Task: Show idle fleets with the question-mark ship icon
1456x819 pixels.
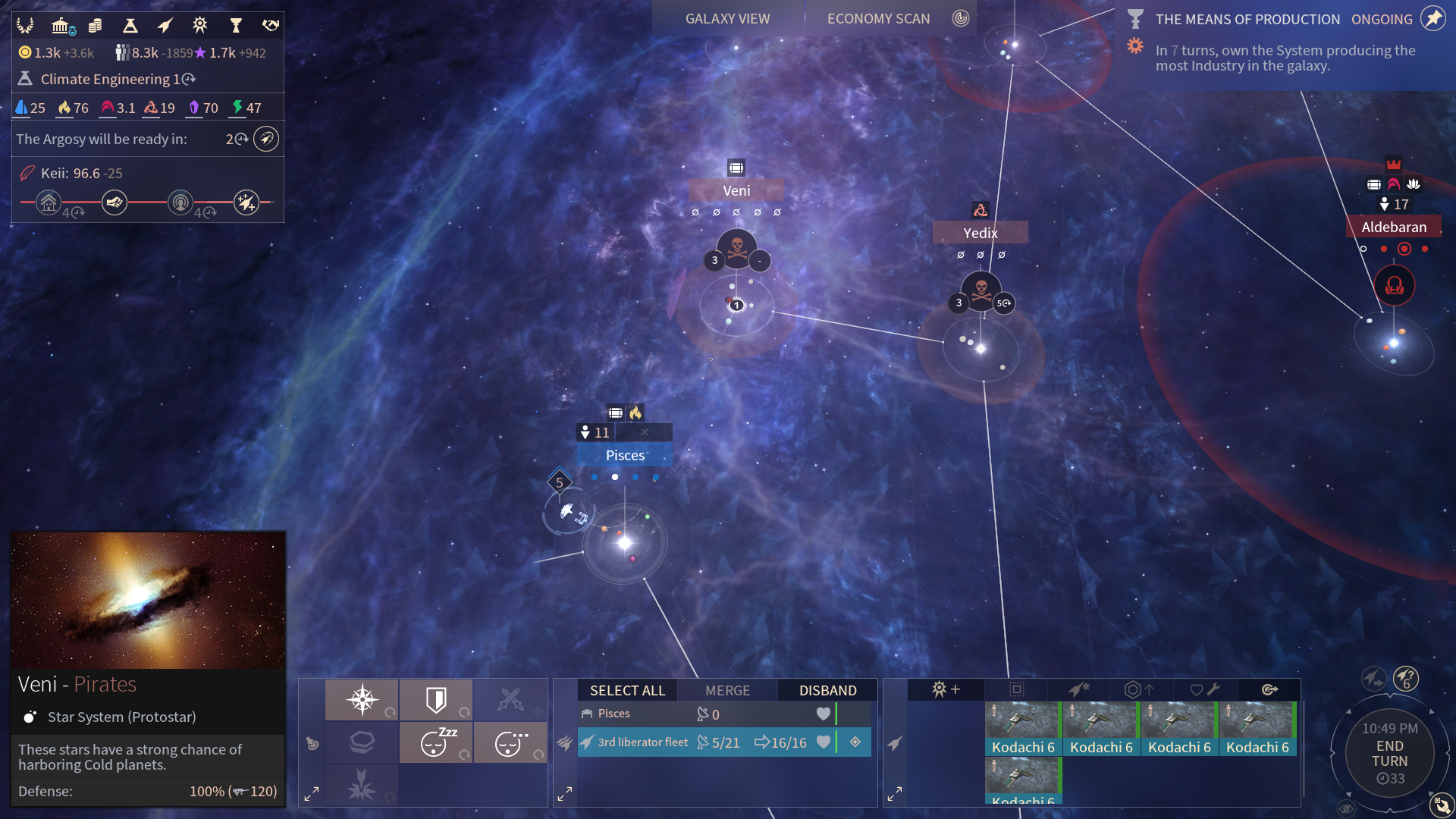Action: point(1406,678)
